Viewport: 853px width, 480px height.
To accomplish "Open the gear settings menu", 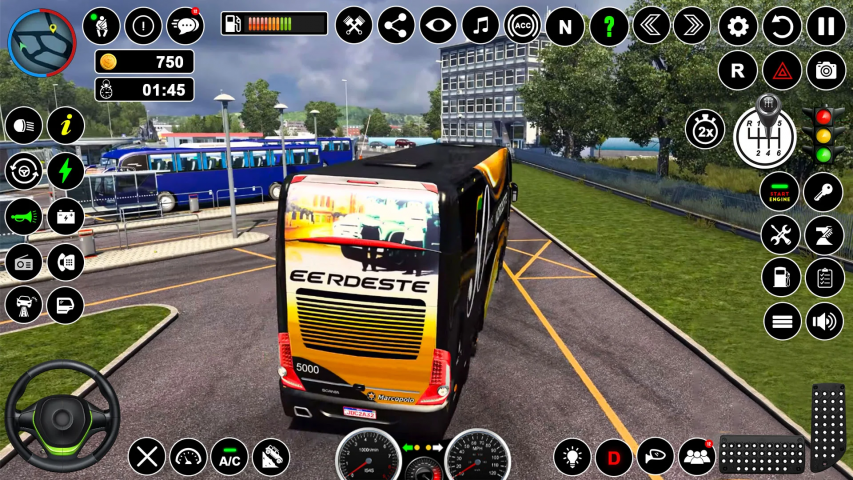I will 738,25.
